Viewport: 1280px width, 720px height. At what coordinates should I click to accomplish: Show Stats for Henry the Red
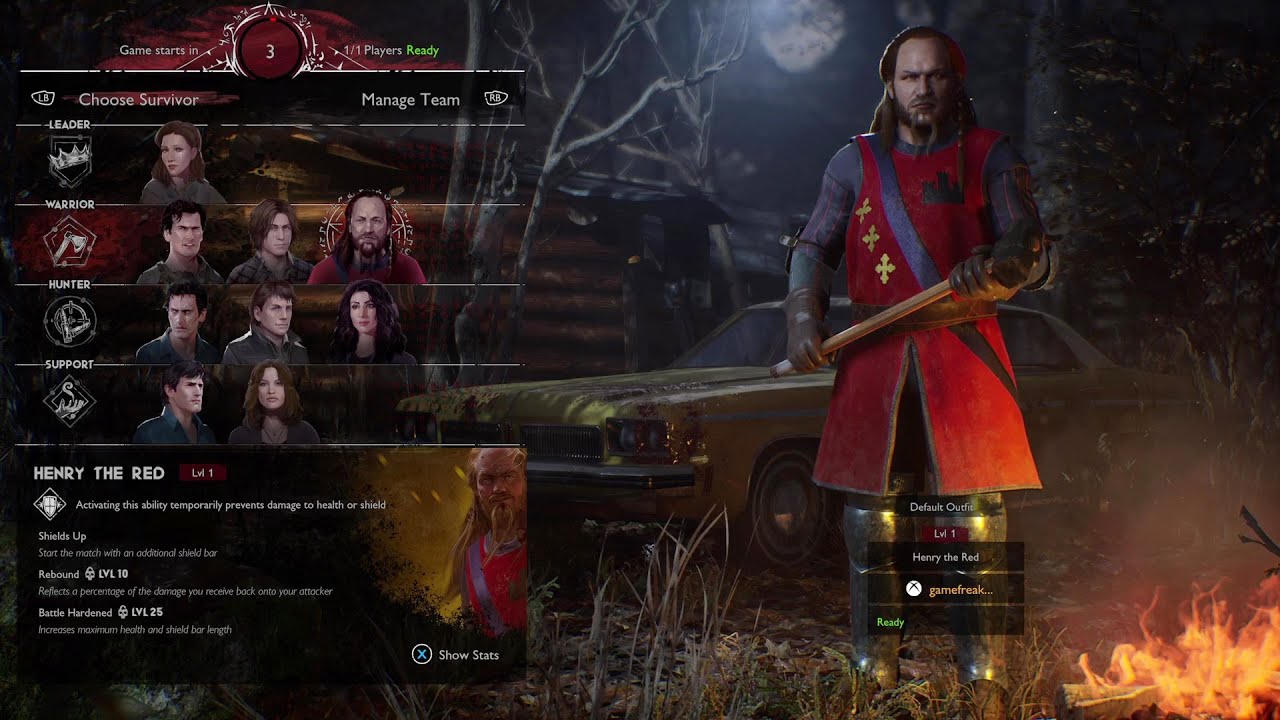(x=456, y=655)
